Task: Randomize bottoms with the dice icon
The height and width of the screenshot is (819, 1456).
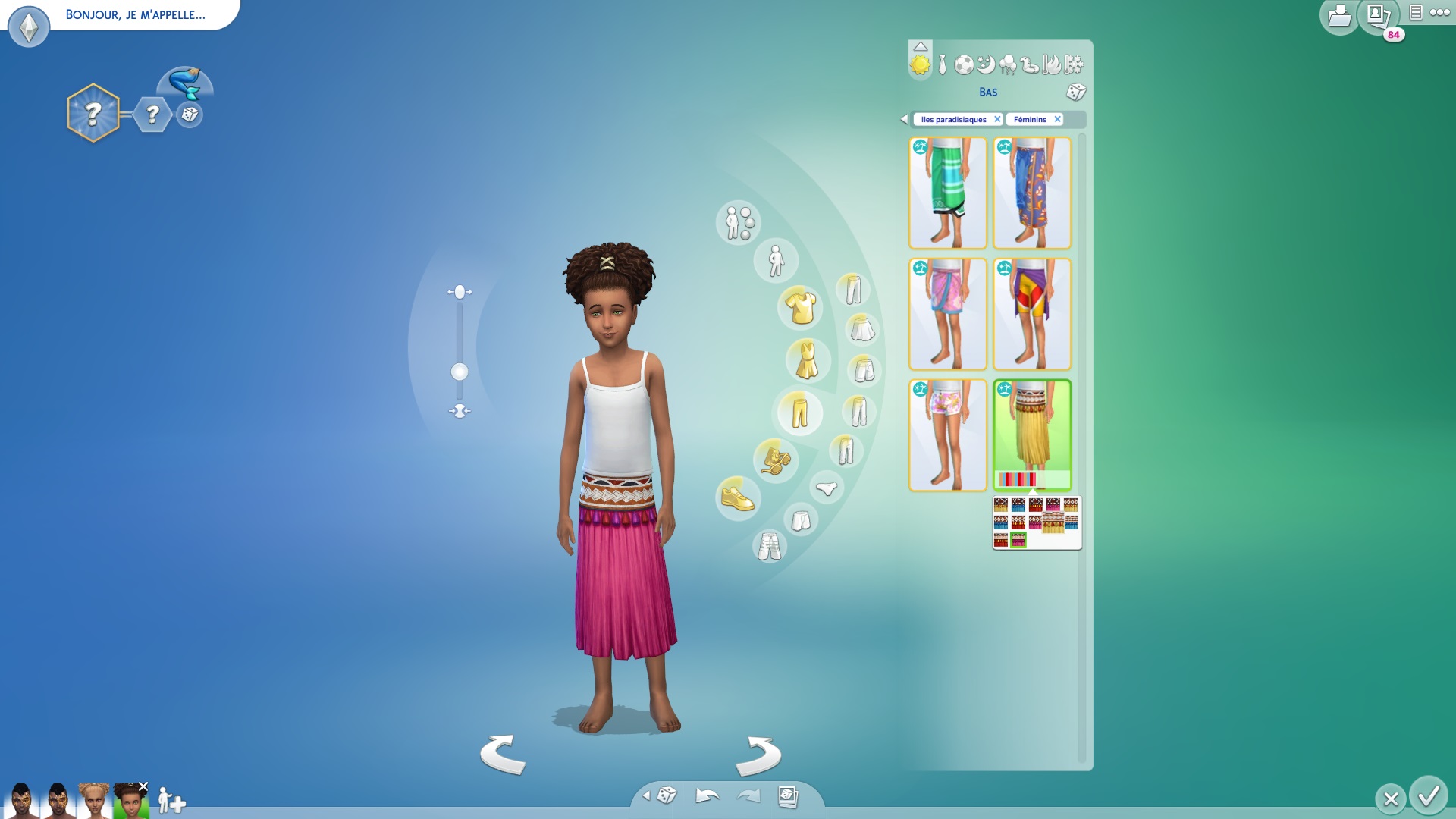Action: pyautogui.click(x=1075, y=93)
